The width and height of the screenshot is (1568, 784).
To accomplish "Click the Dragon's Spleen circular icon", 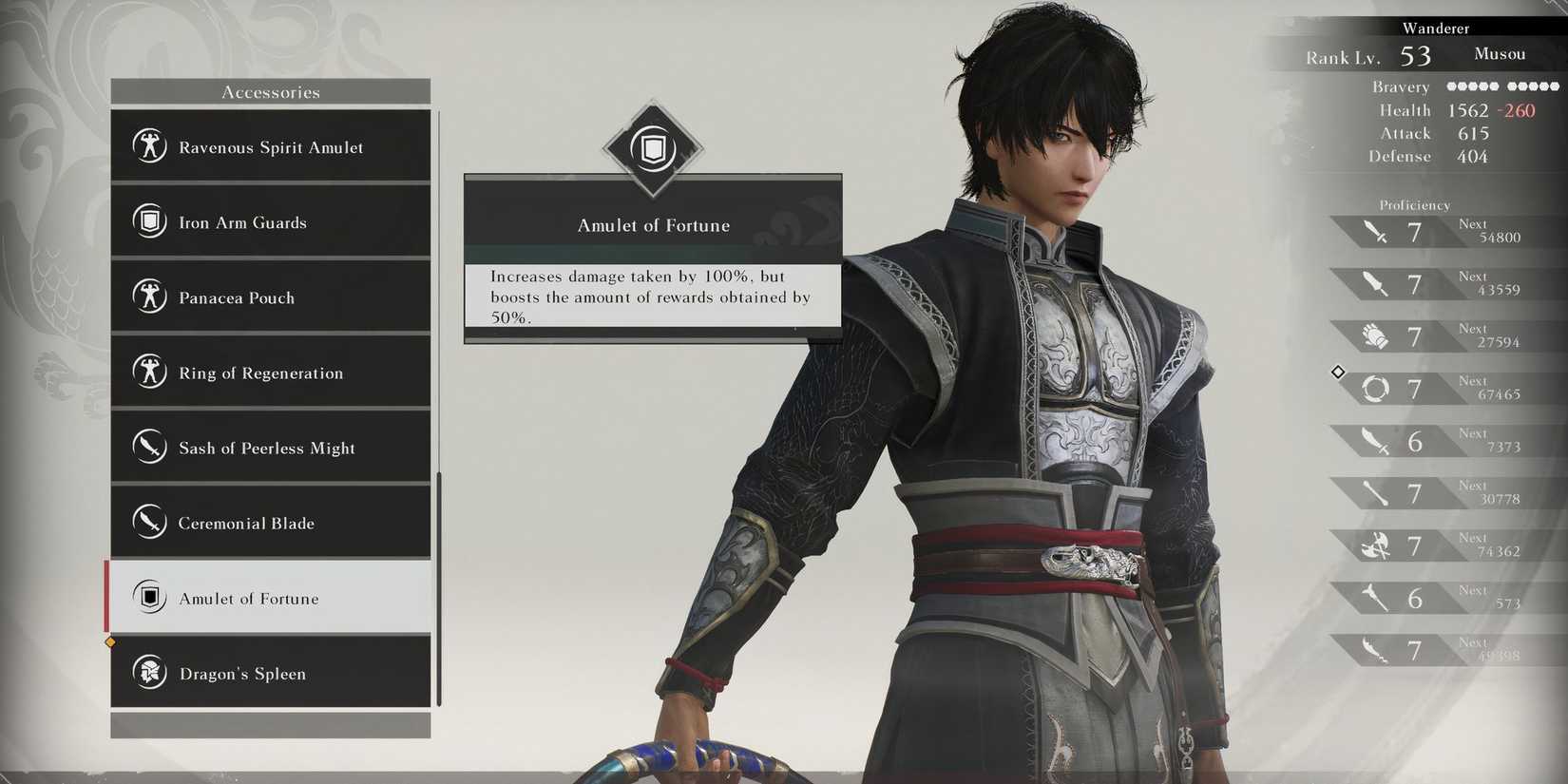I will [149, 673].
